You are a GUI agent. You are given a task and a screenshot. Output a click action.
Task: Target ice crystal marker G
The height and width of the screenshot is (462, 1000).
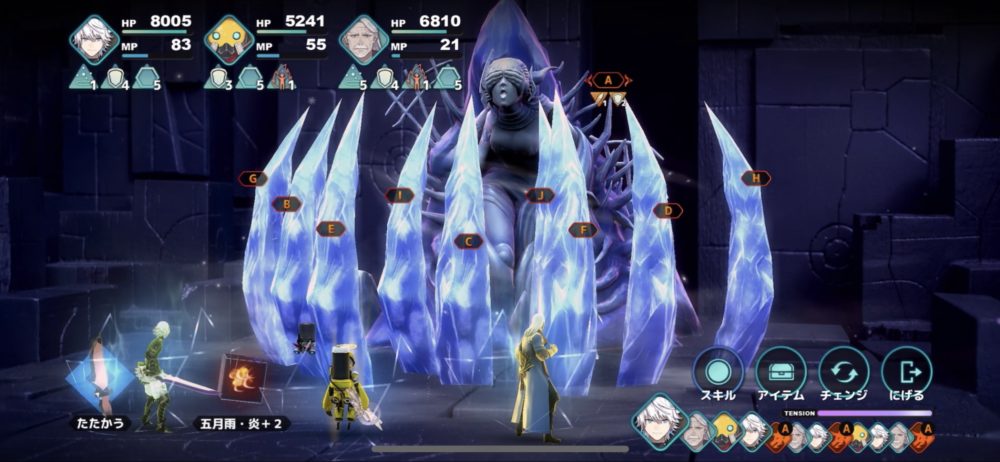(254, 179)
